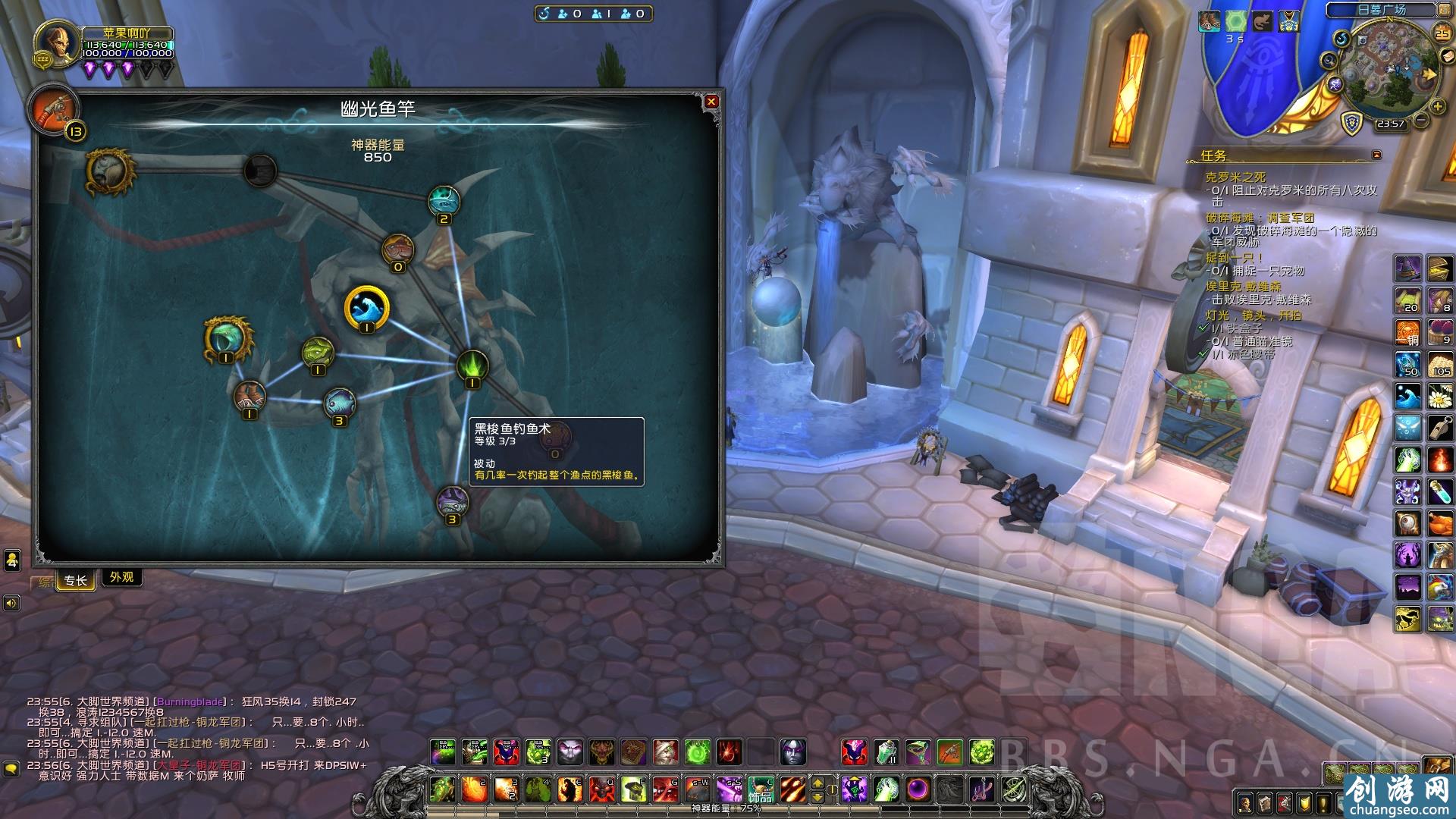Choose the teal stingray trait with rank 2
The width and height of the screenshot is (1456, 819).
[x=444, y=201]
